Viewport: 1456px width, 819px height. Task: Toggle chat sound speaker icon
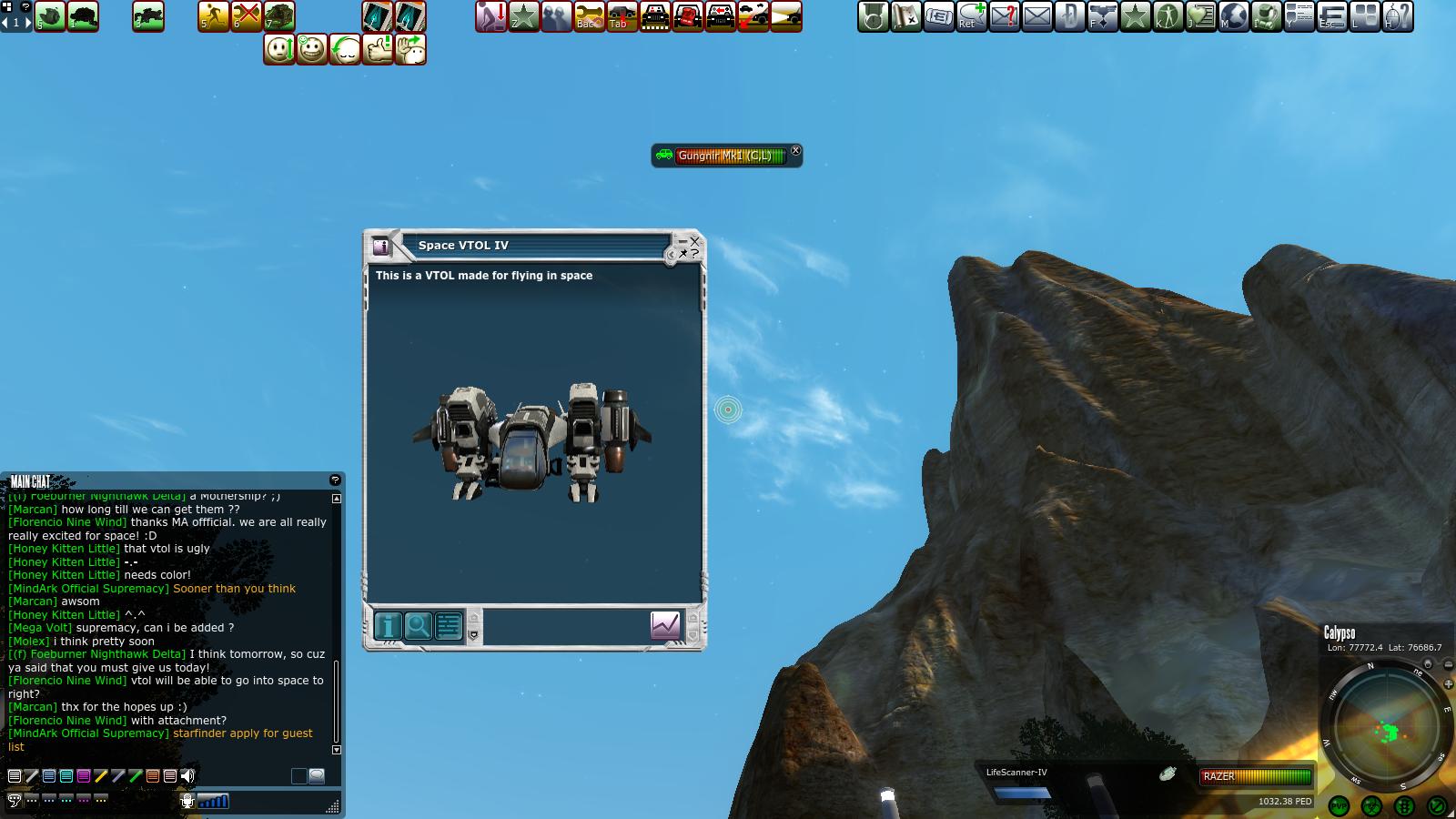tap(187, 776)
